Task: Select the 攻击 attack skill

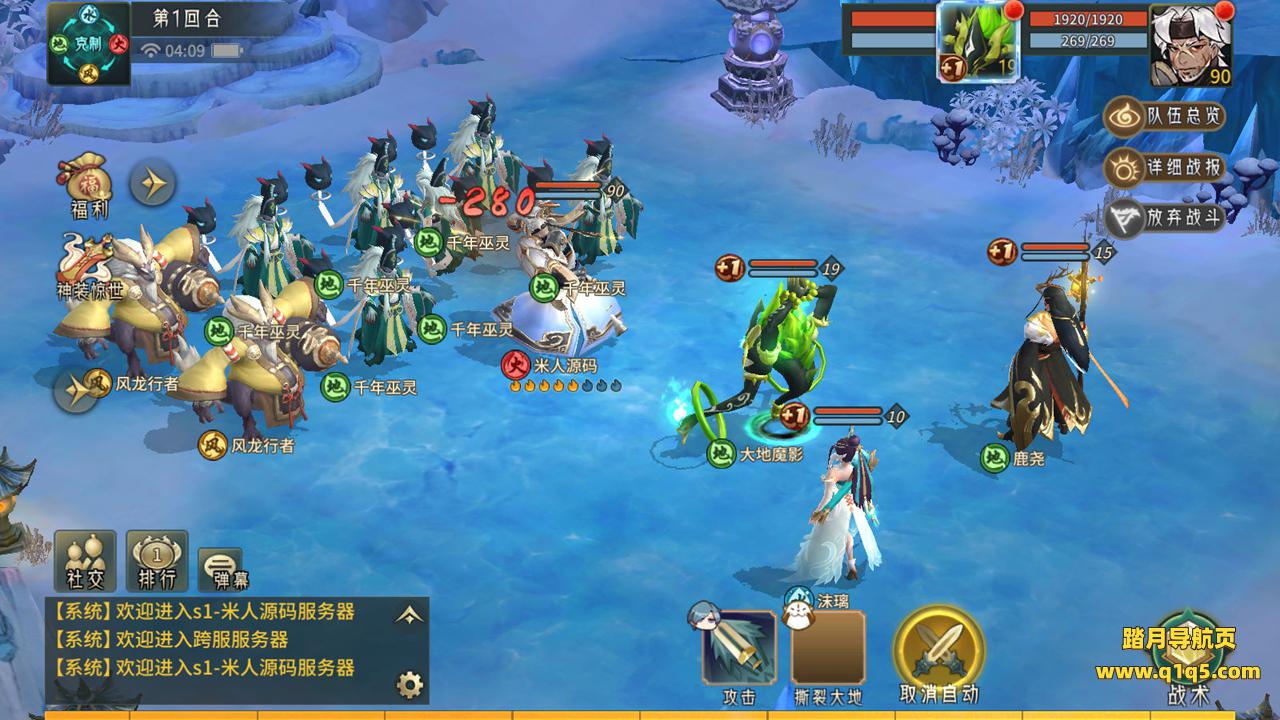Action: tap(739, 648)
